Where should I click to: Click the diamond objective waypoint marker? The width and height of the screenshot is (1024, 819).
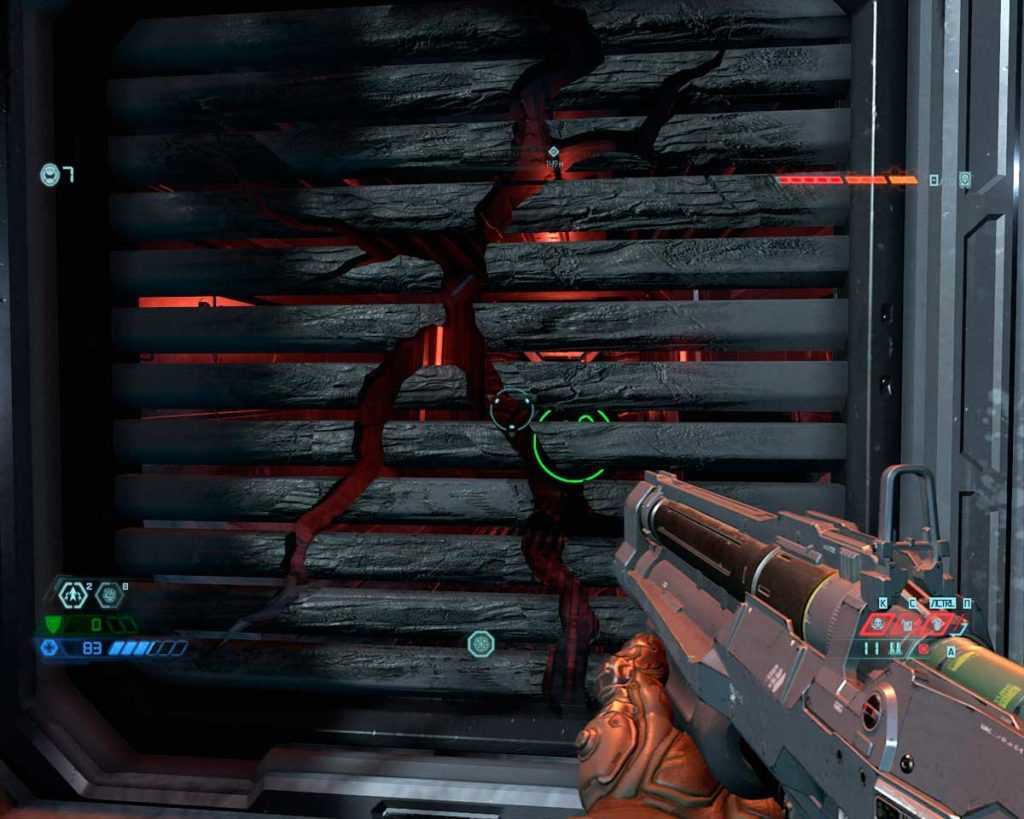tap(553, 151)
